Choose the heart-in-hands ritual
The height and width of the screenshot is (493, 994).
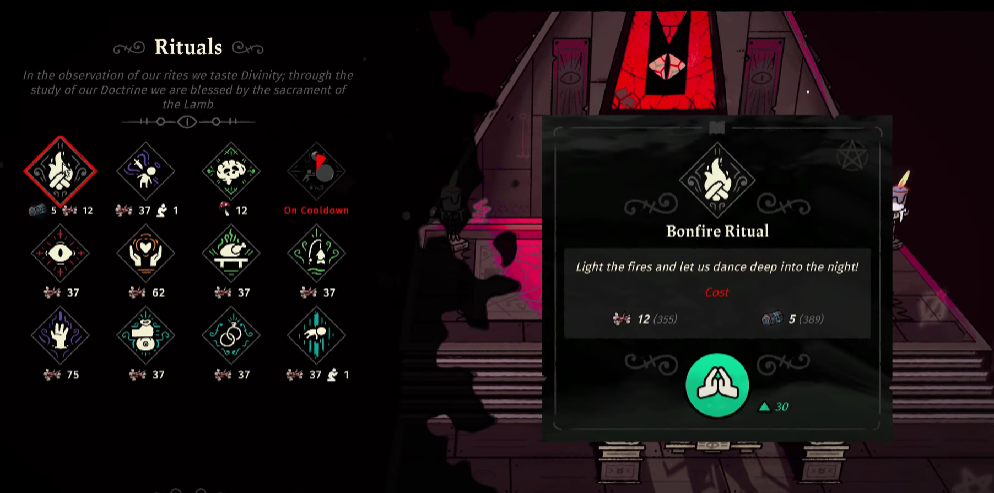(x=146, y=254)
